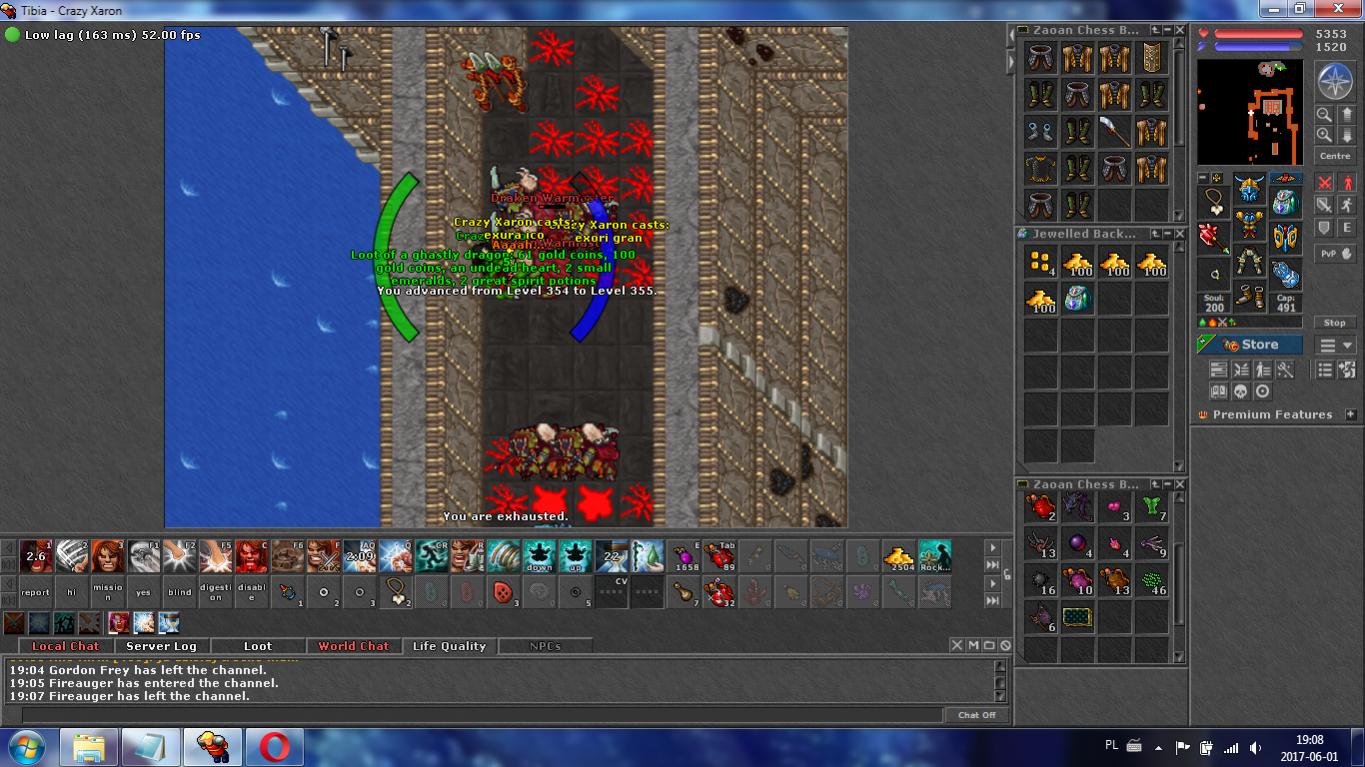Screen dimensions: 1365x767
Task: Switch to the Server Log tab
Action: [161, 646]
